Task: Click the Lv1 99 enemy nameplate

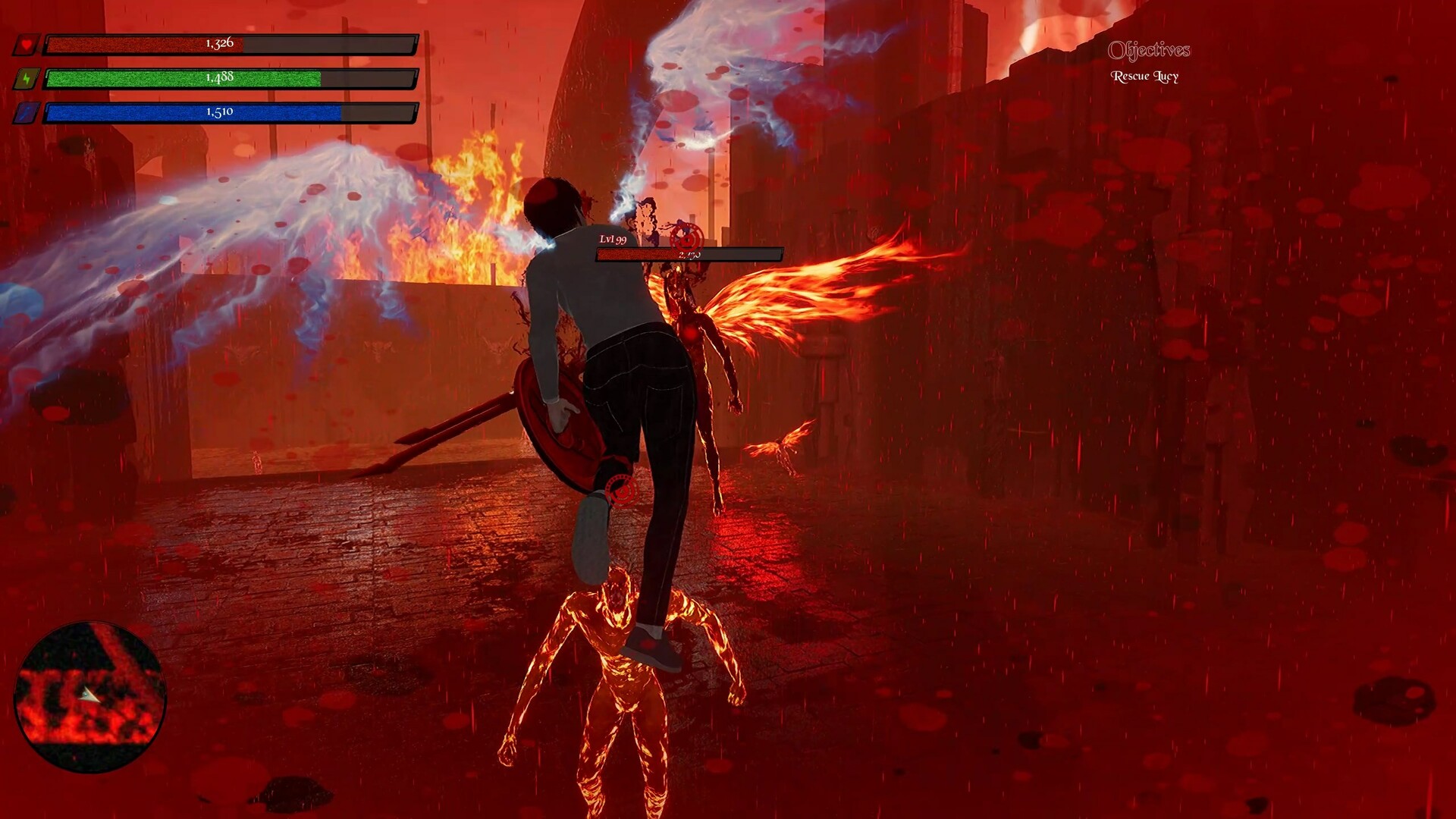Action: tap(611, 241)
